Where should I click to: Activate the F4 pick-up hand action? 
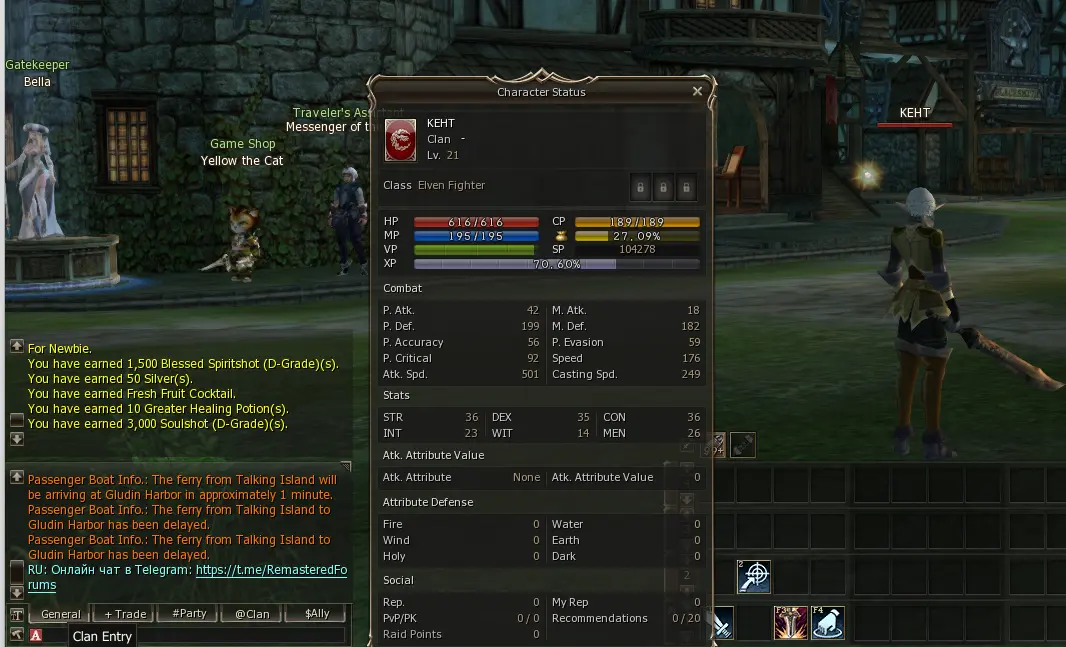click(827, 622)
